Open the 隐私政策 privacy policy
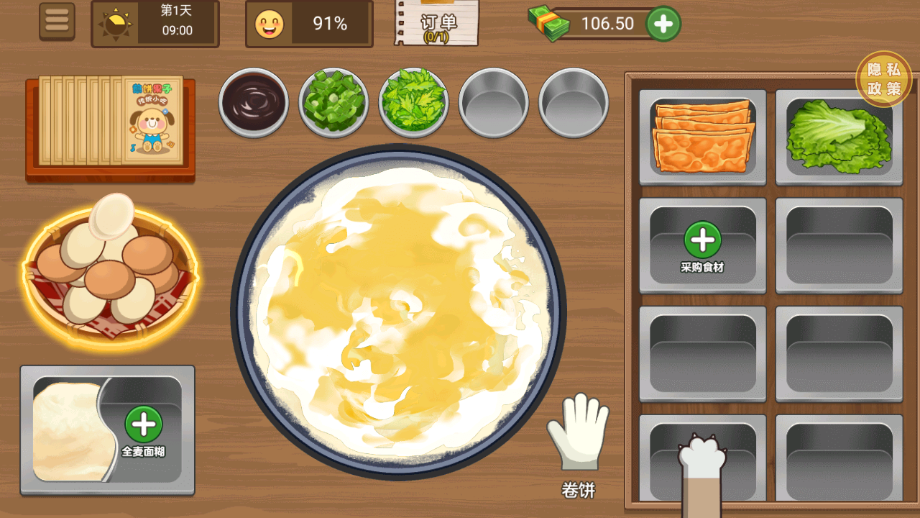 pos(883,79)
